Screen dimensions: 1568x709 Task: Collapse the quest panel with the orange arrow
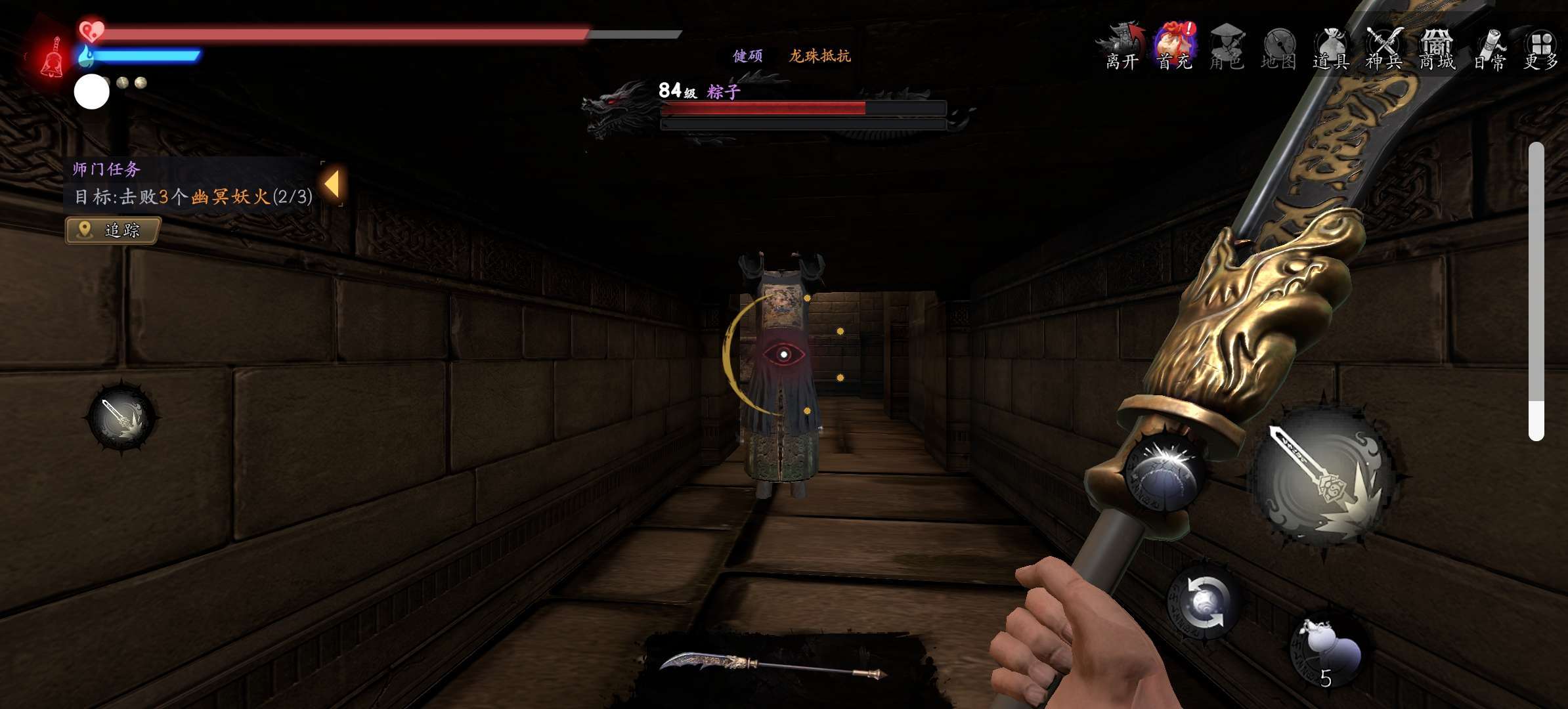tap(332, 184)
